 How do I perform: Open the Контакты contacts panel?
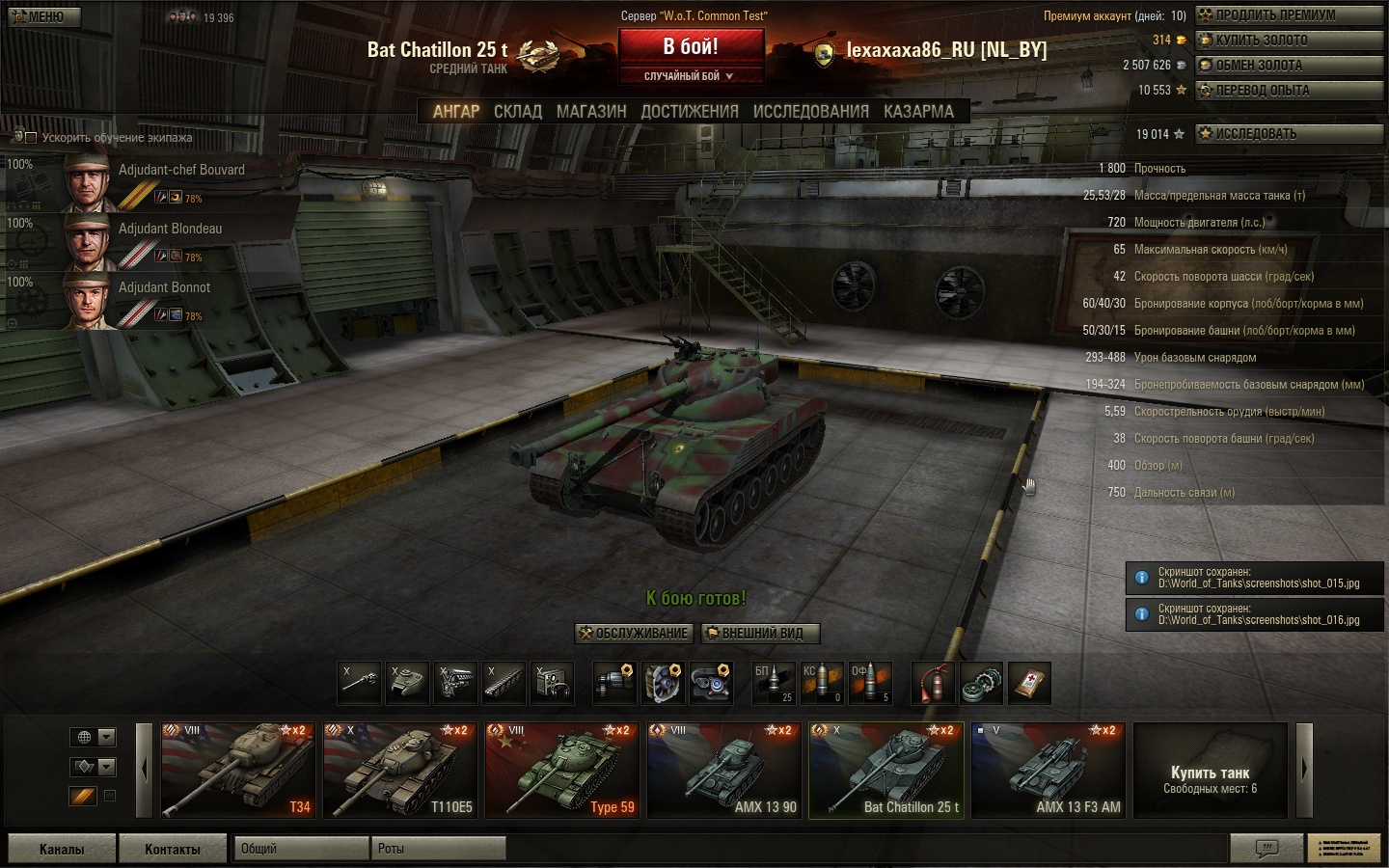(x=172, y=849)
